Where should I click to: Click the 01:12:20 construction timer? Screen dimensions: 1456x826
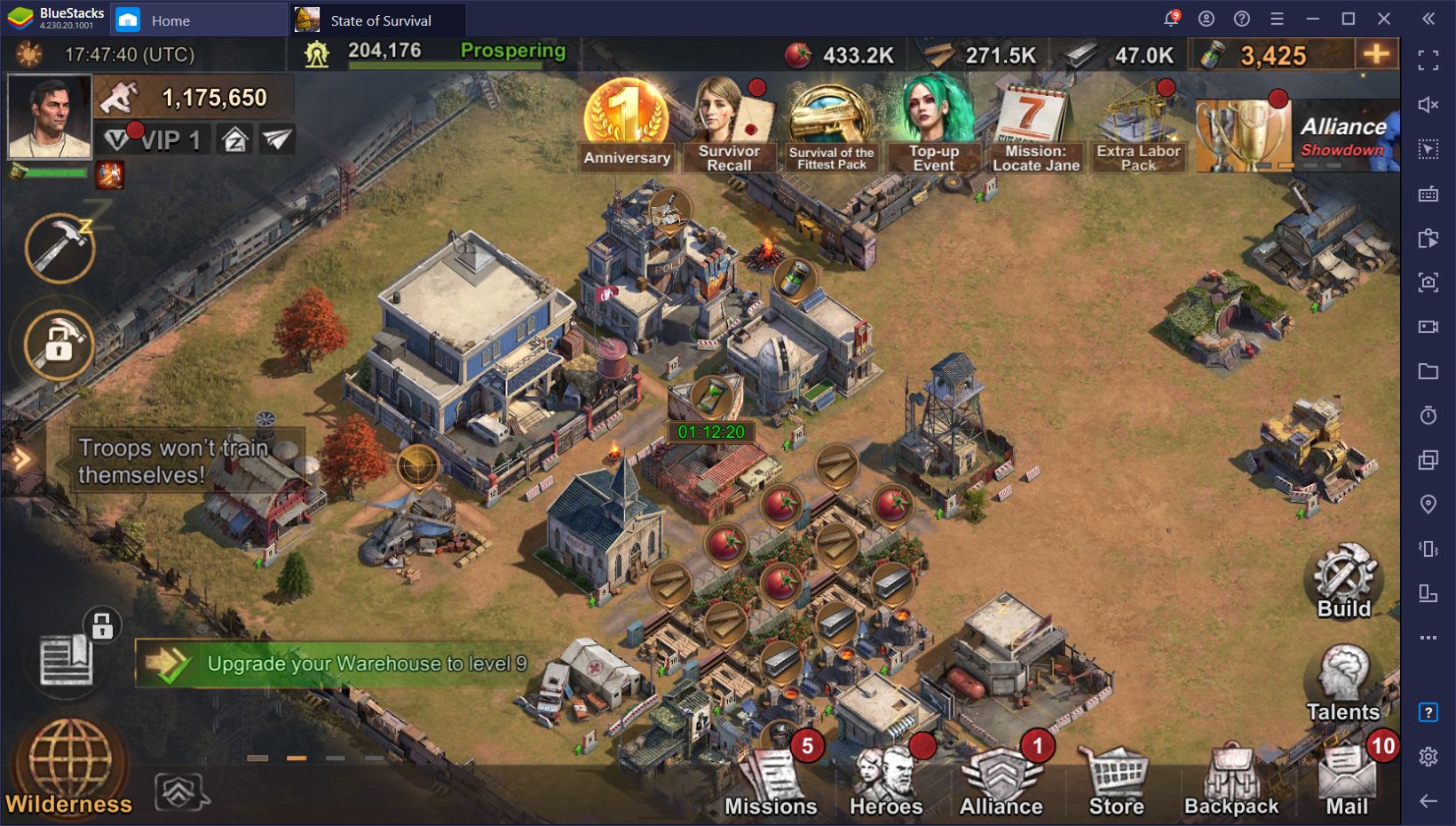(710, 433)
